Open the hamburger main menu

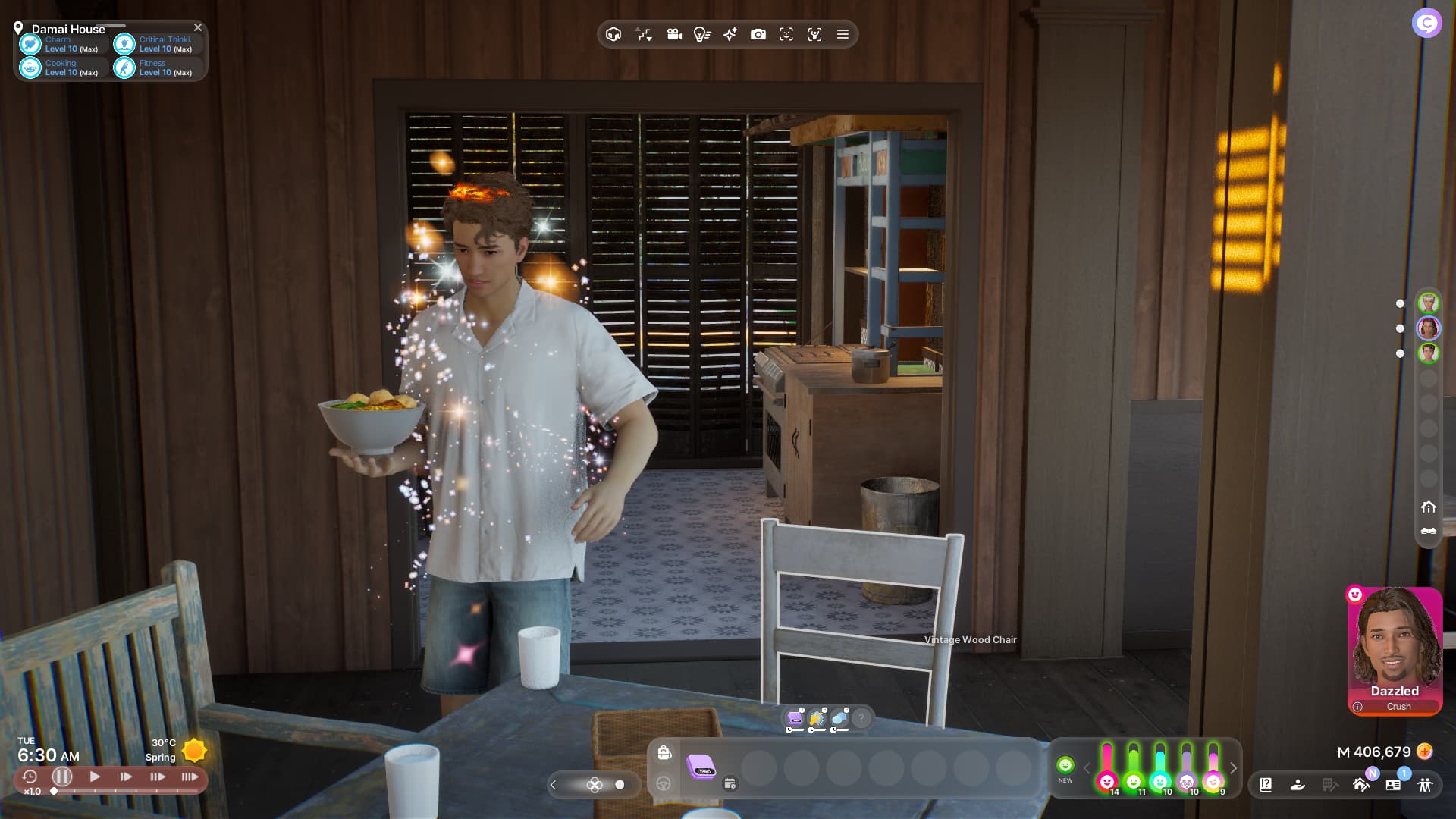pyautogui.click(x=843, y=34)
